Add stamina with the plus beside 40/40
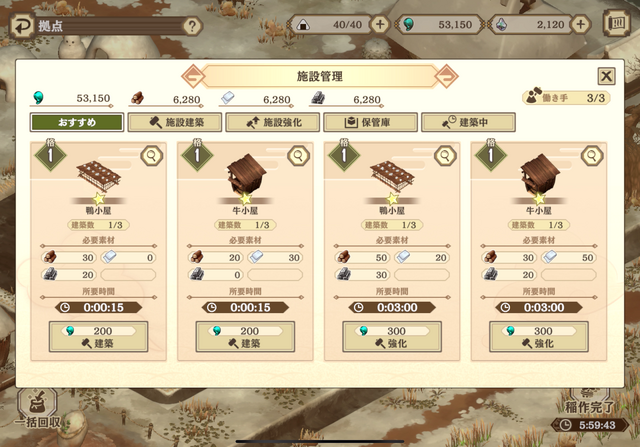Image resolution: width=640 pixels, height=447 pixels. point(381,25)
